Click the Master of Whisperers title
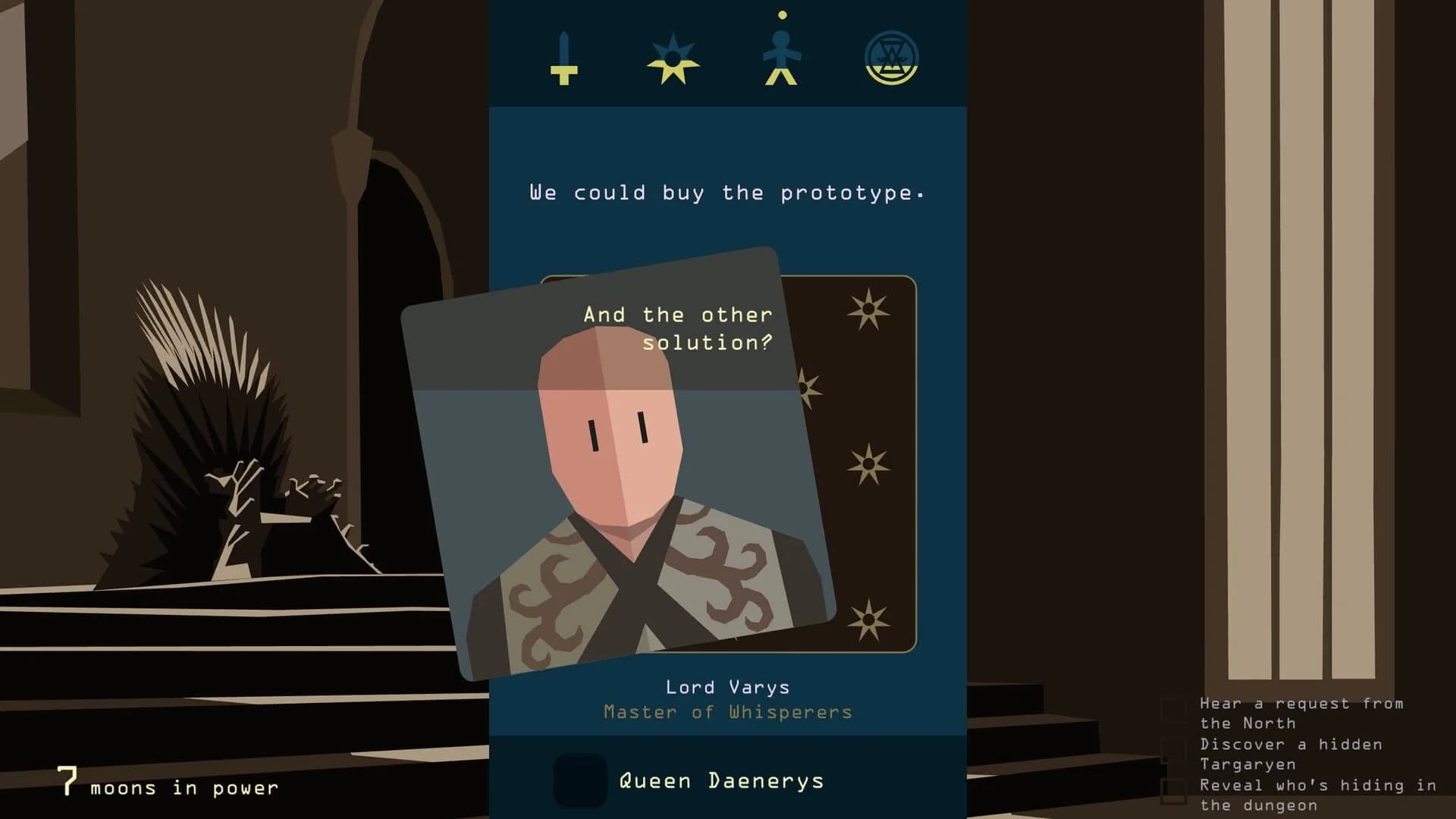1456x819 pixels. (726, 712)
